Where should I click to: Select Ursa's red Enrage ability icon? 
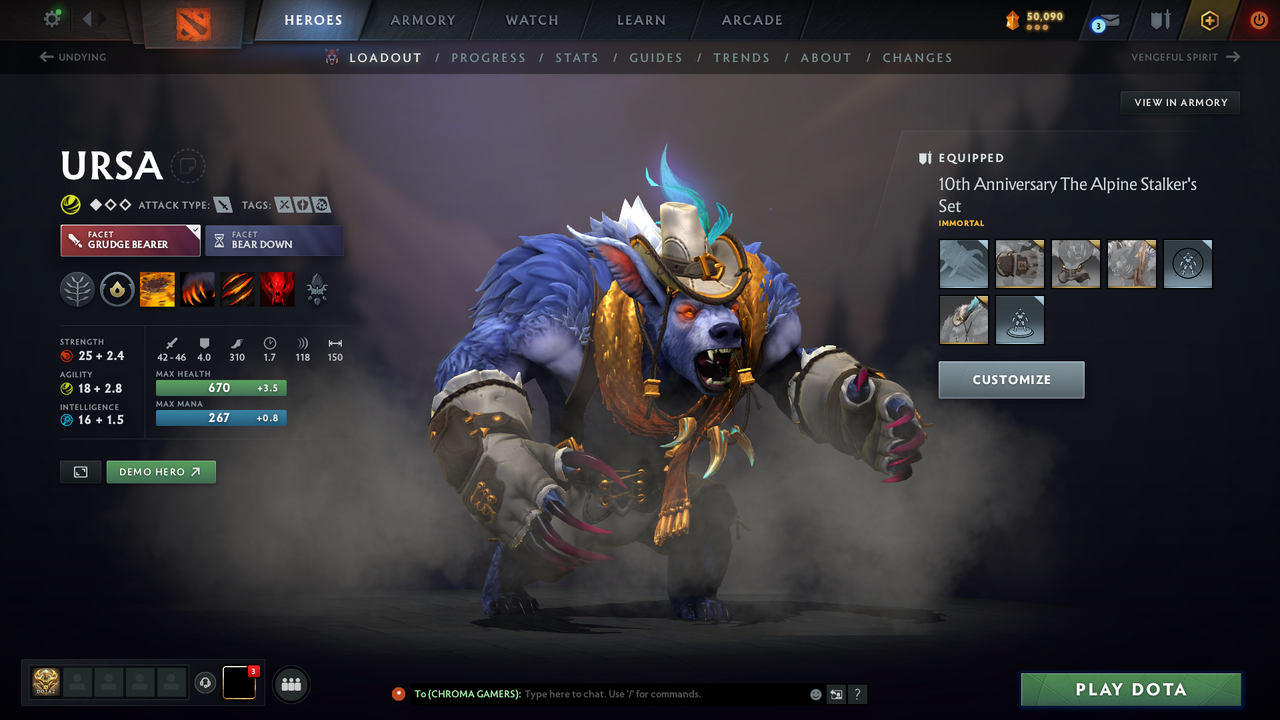pos(278,289)
